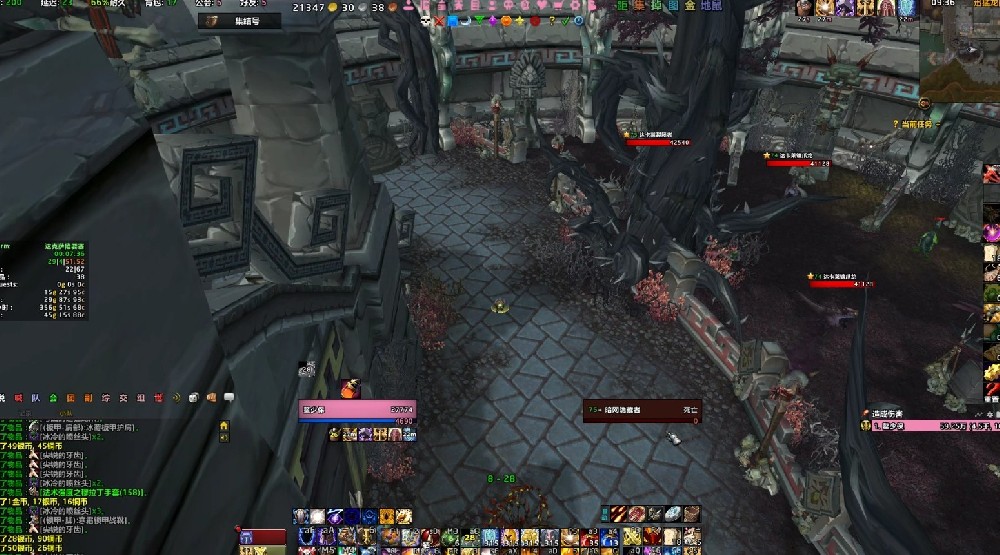The image size is (1000, 555).
Task: Toggle the 当前任务 quest tracker header
Action: click(x=913, y=124)
